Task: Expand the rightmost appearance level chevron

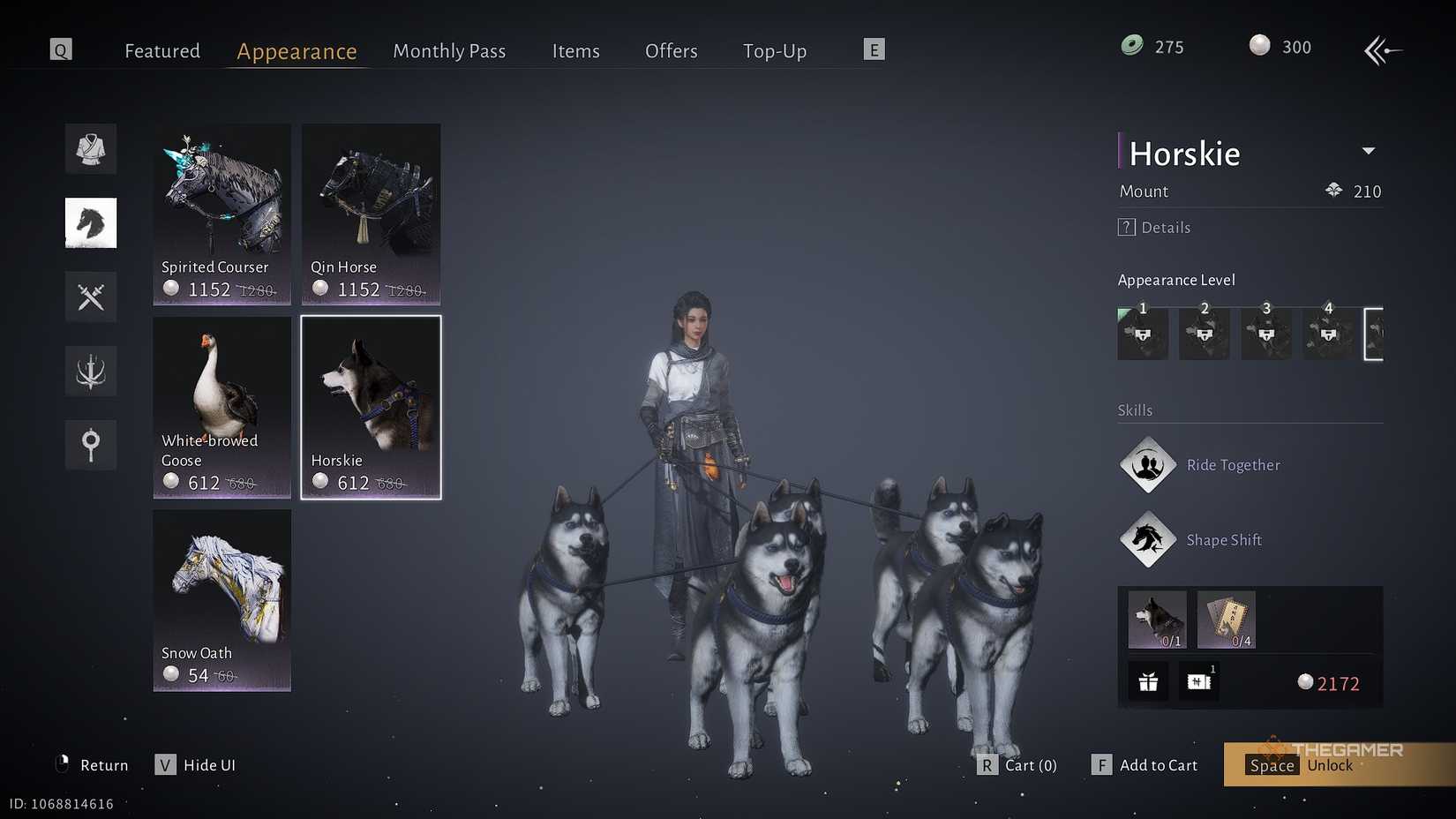Action: click(x=1374, y=334)
